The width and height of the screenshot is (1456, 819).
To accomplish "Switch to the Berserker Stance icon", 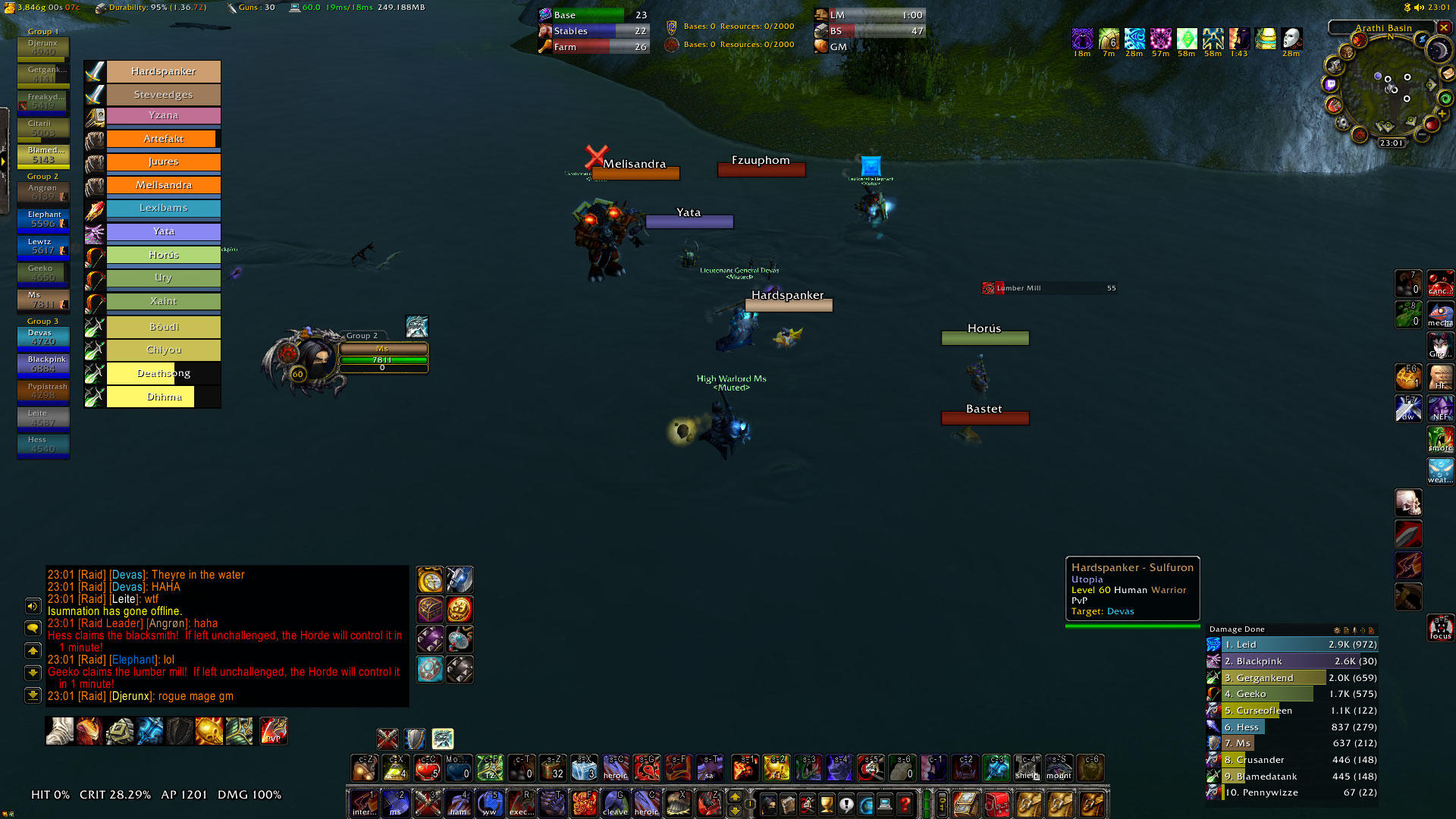I will click(442, 738).
